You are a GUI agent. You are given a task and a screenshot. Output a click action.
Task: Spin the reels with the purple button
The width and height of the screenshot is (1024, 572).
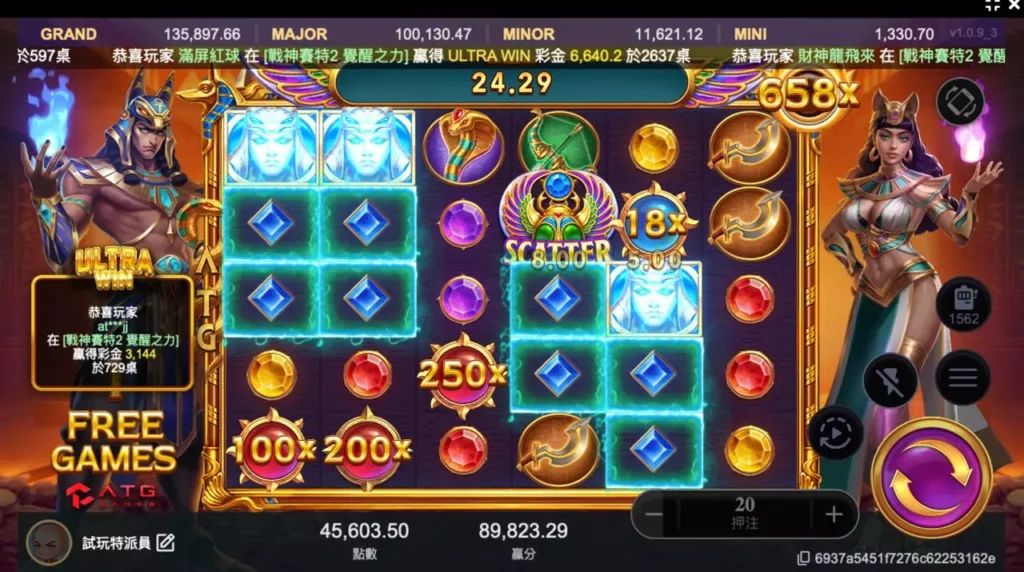point(931,476)
